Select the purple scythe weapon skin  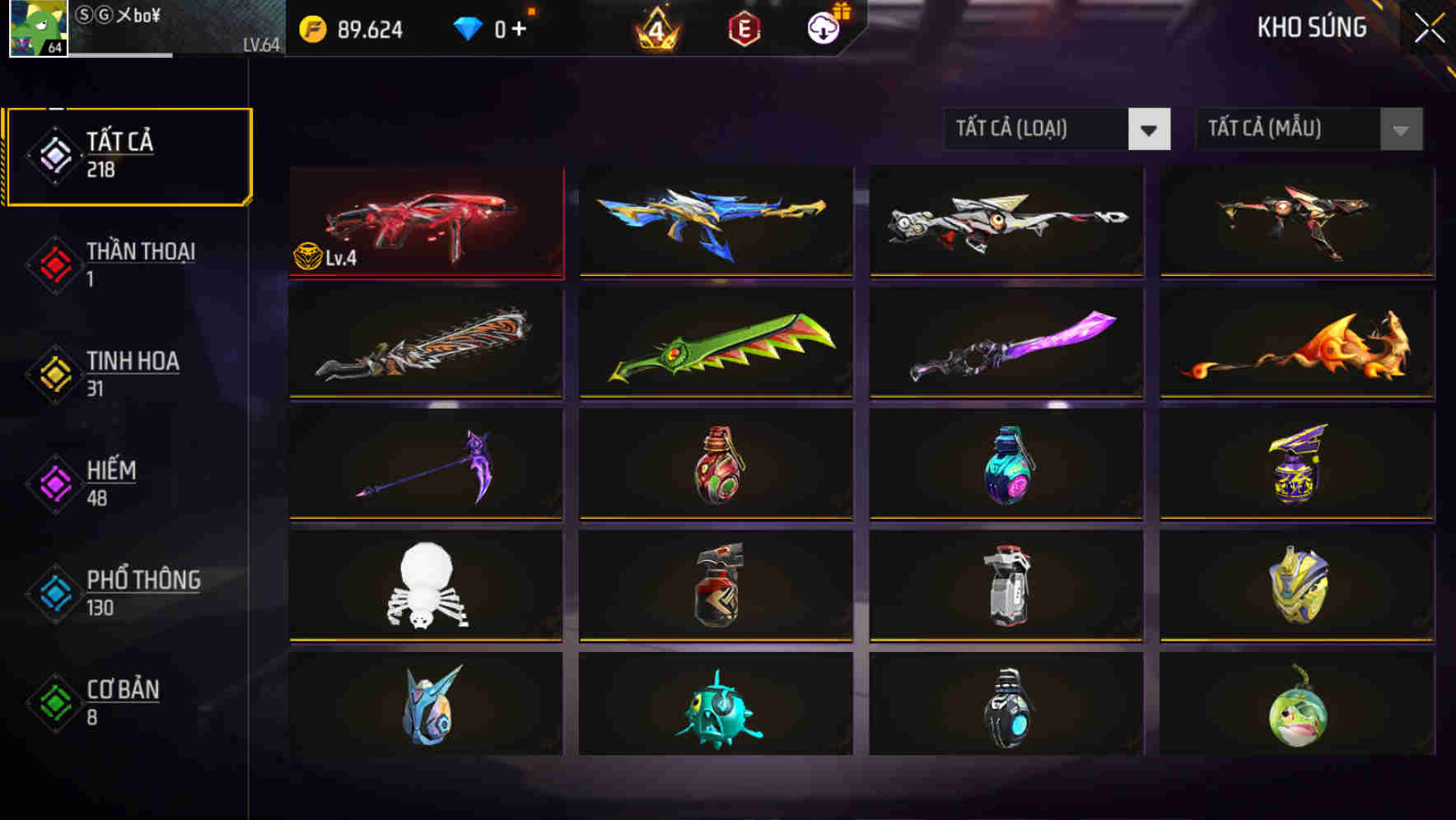pyautogui.click(x=425, y=466)
